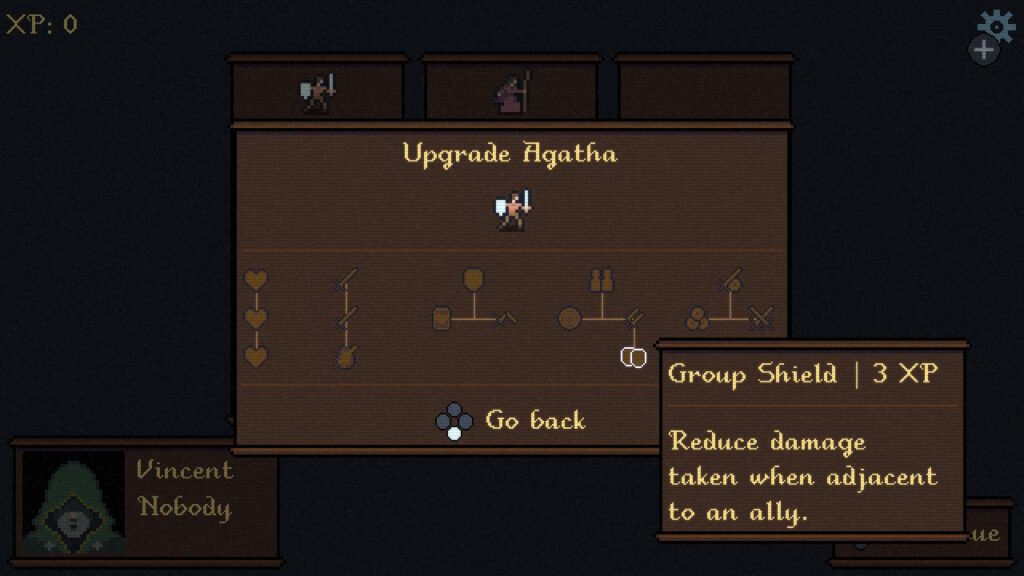Switch to the hooded mage character tab
Screen dimensions: 1024x576
tap(511, 93)
